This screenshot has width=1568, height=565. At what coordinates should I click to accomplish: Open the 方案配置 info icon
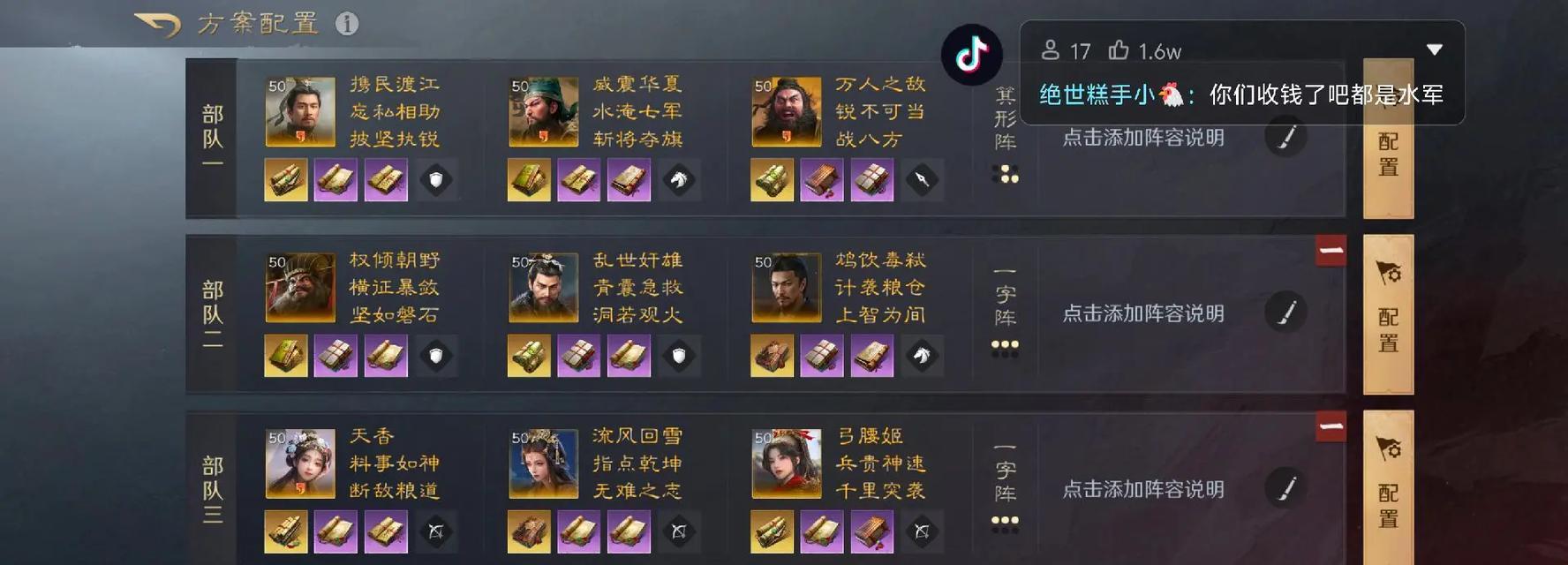click(347, 24)
